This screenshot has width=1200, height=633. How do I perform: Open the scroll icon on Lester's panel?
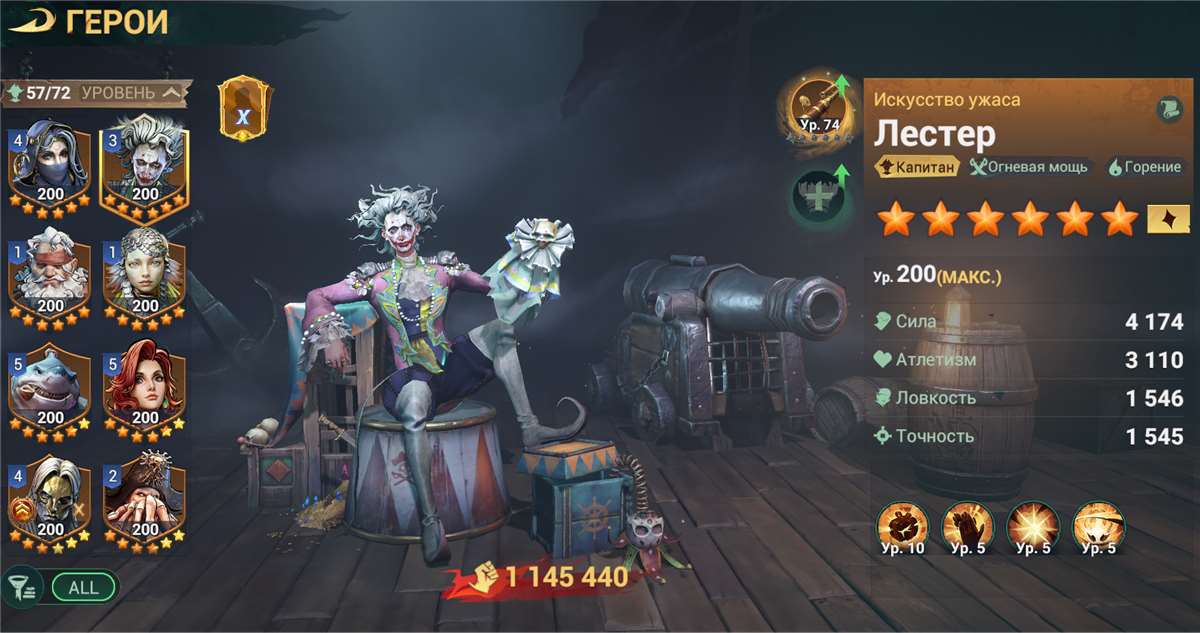(1170, 111)
